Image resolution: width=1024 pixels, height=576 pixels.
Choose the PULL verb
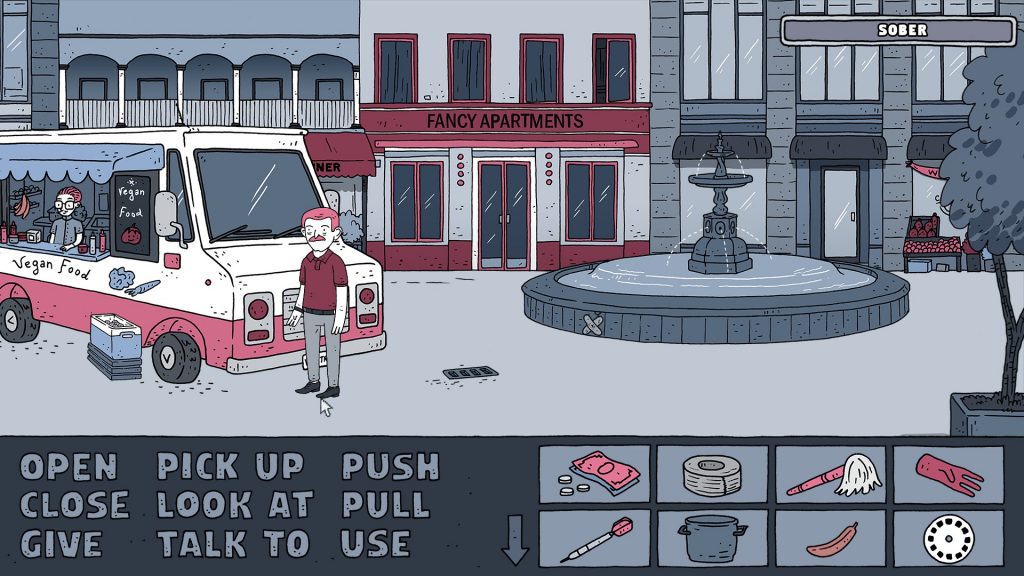click(x=386, y=505)
